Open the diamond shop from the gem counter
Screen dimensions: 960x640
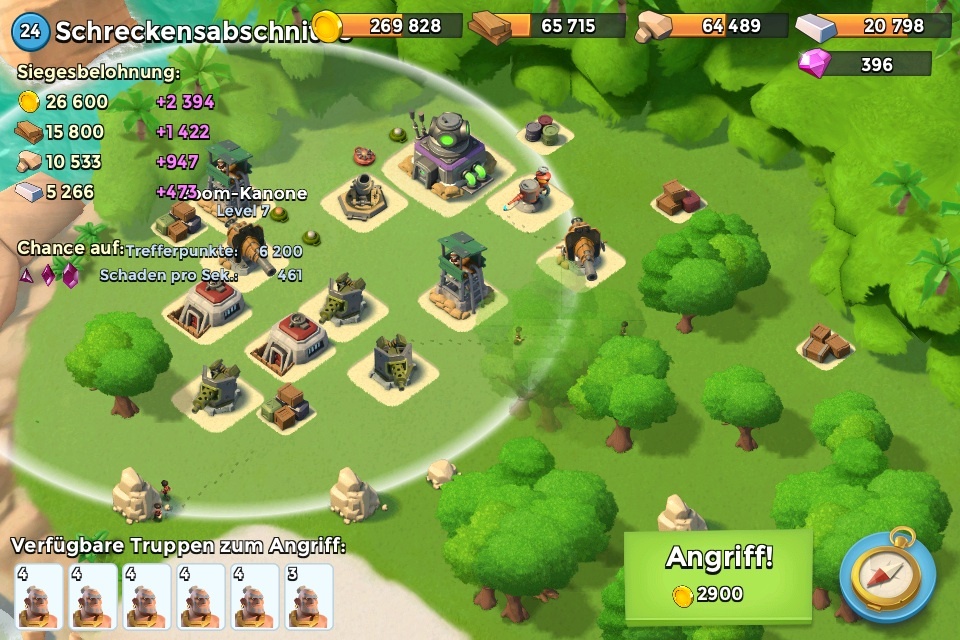pos(865,65)
